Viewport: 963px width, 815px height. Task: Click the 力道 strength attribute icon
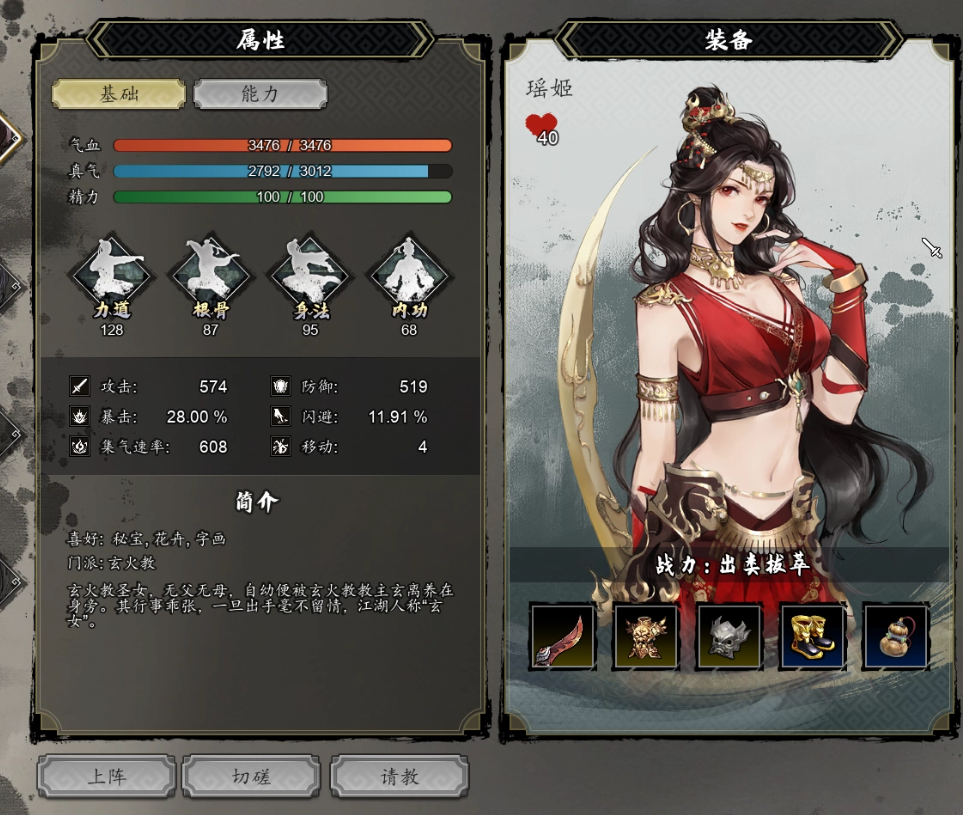(112, 274)
